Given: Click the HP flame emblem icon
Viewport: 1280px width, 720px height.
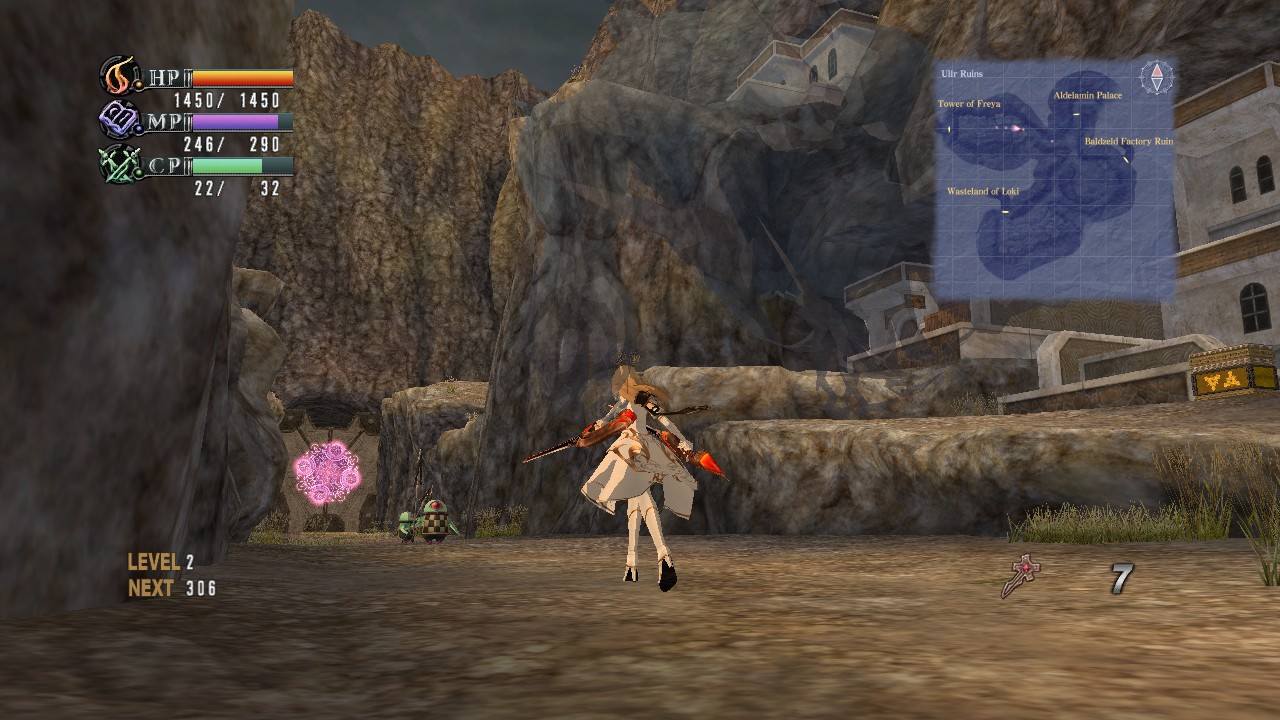Looking at the screenshot, I should tap(119, 76).
